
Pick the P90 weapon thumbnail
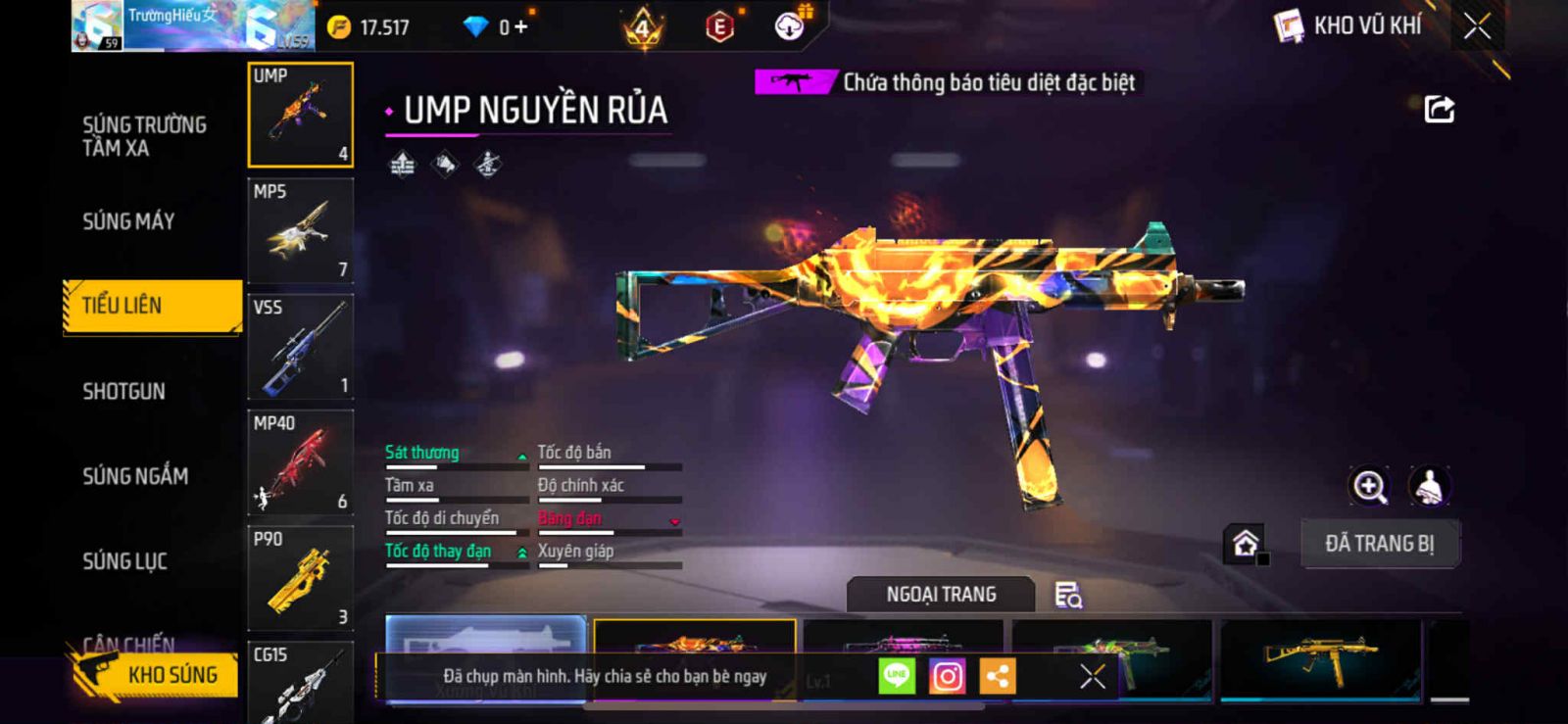(300, 578)
